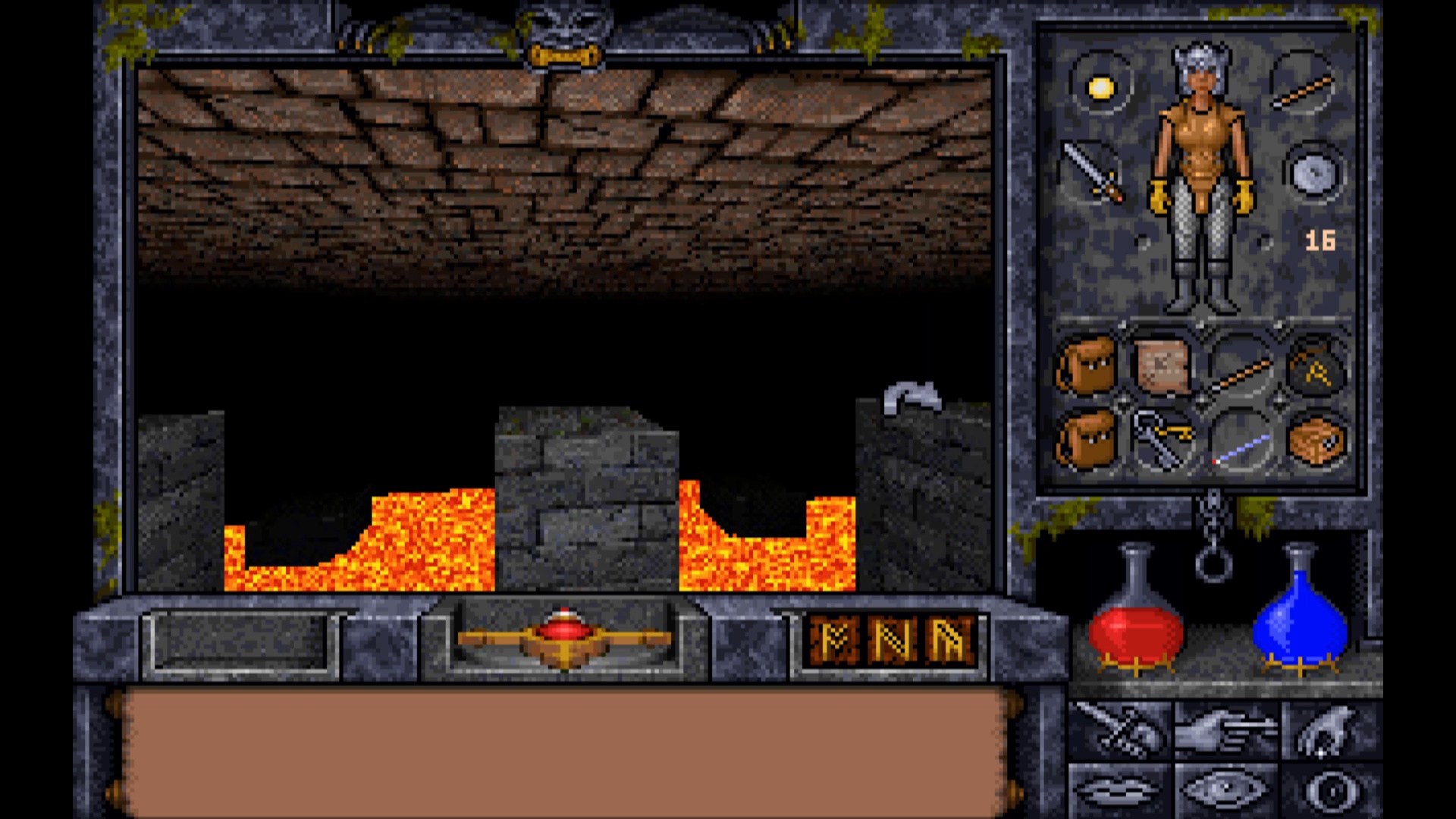Open the wooden box in inventory
The image size is (1456, 819).
point(1318,440)
